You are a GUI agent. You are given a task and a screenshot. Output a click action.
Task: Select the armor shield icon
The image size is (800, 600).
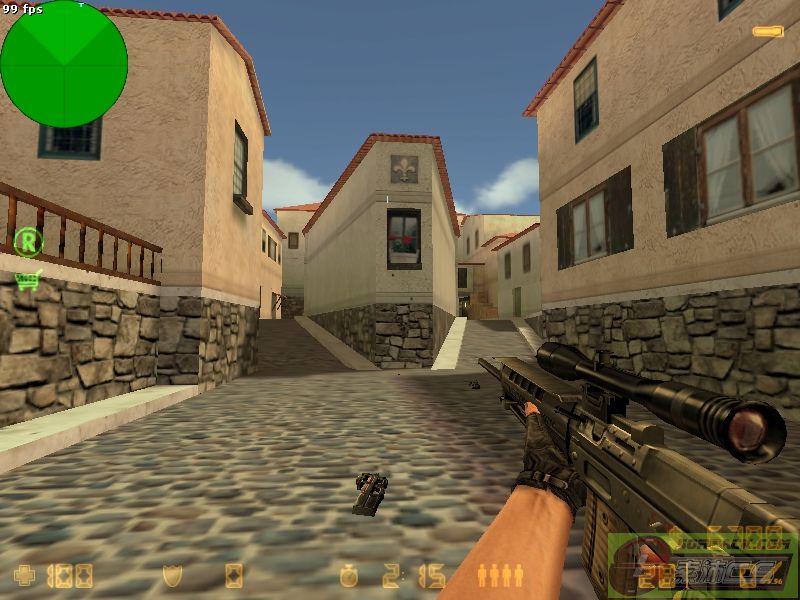[x=172, y=575]
